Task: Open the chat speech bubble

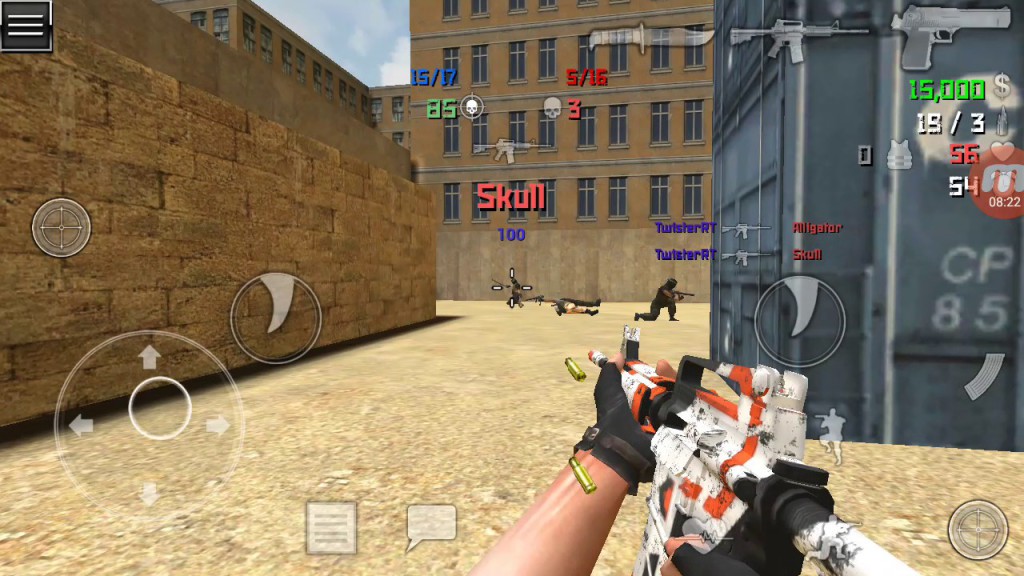Action: point(431,526)
